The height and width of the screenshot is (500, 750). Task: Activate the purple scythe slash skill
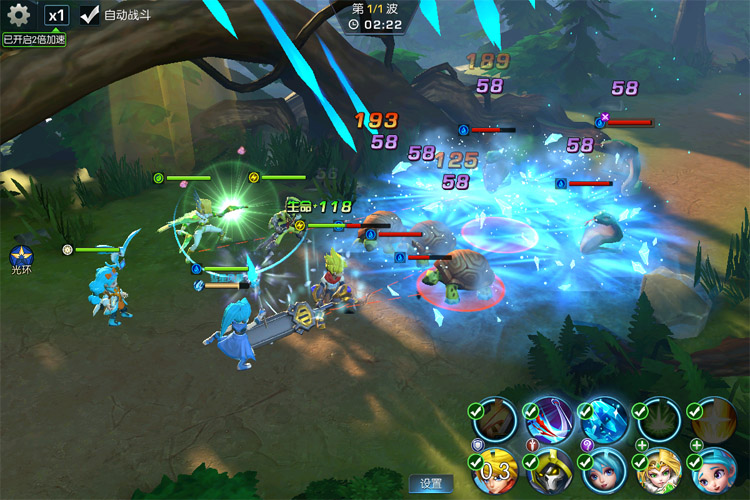click(x=549, y=421)
